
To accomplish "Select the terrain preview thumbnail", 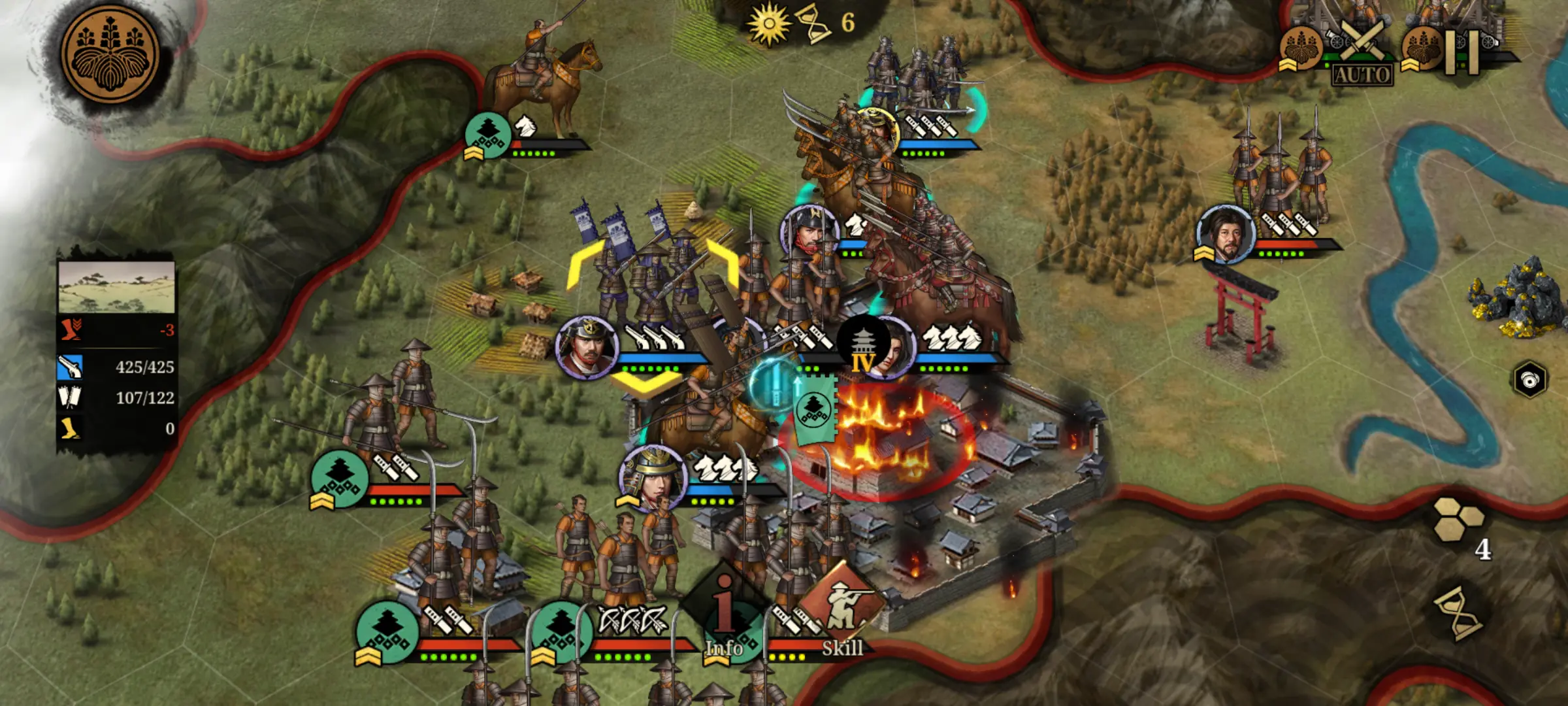I will click(x=116, y=288).
